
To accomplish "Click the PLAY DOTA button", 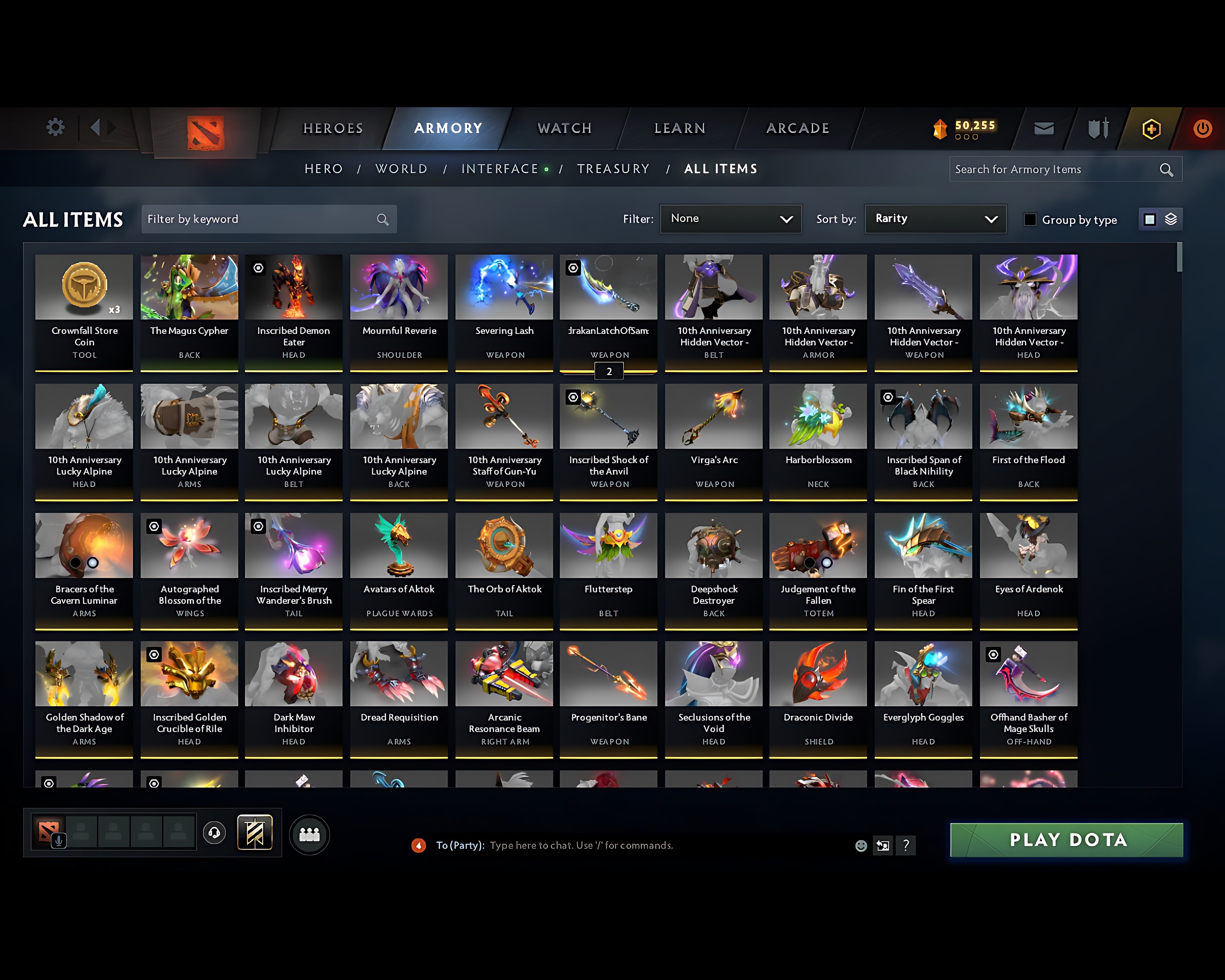I will pyautogui.click(x=1065, y=840).
